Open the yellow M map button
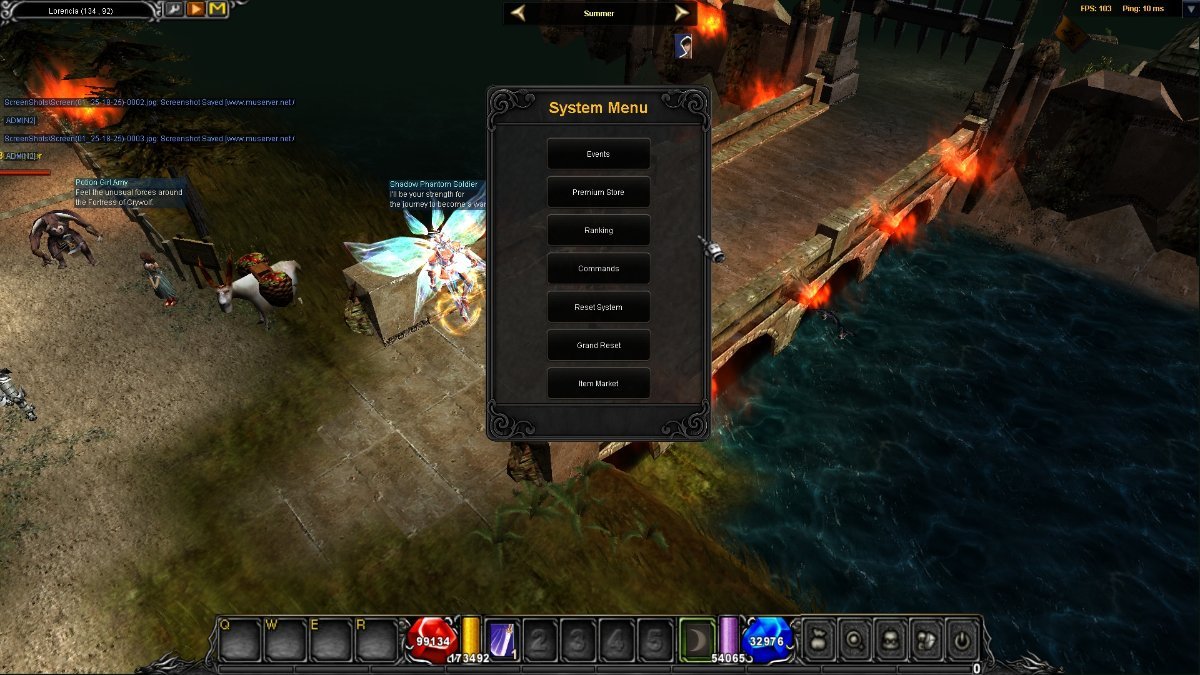 217,10
